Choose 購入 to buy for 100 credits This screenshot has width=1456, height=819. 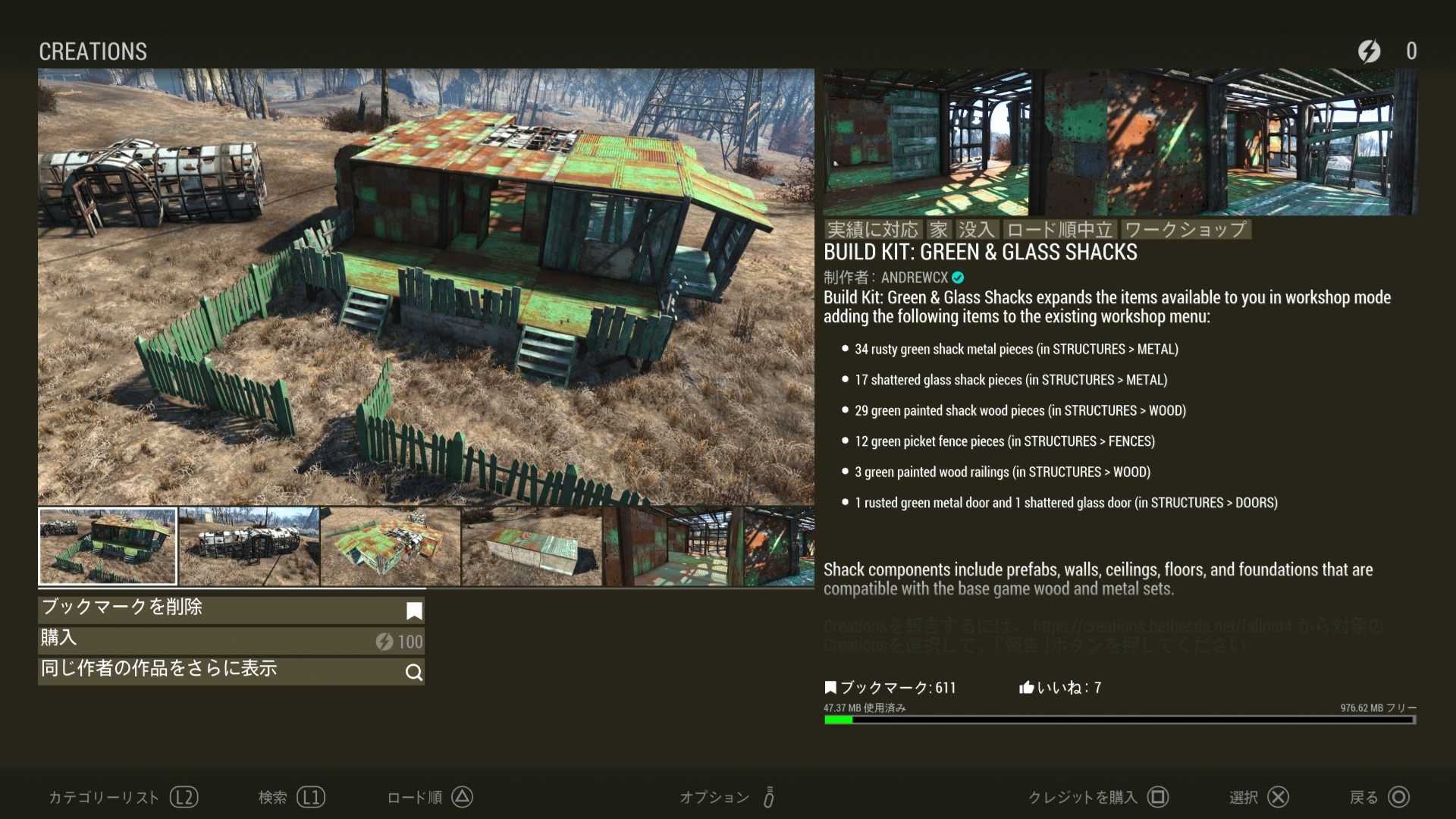(231, 640)
